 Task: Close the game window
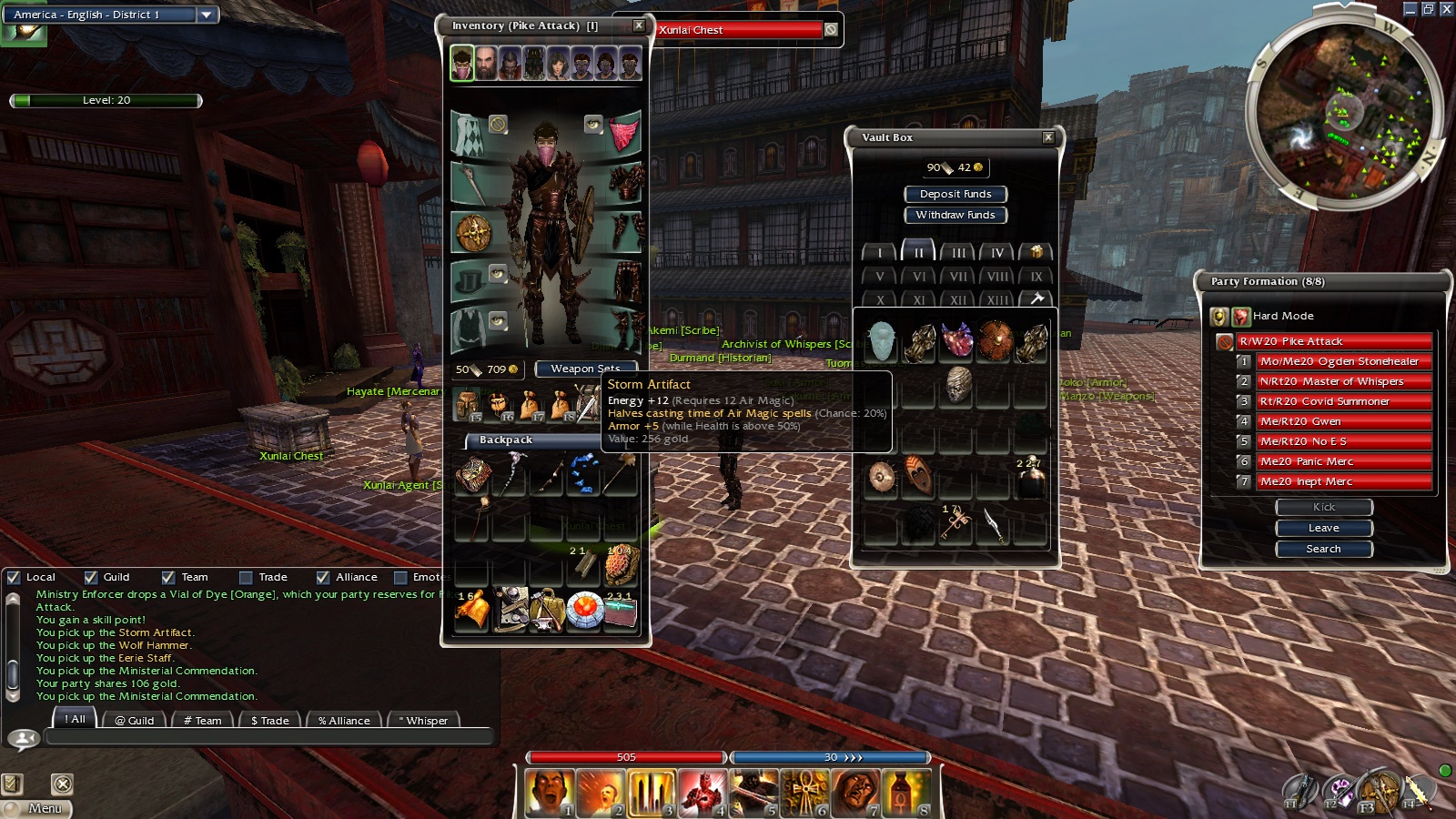tap(1446, 8)
